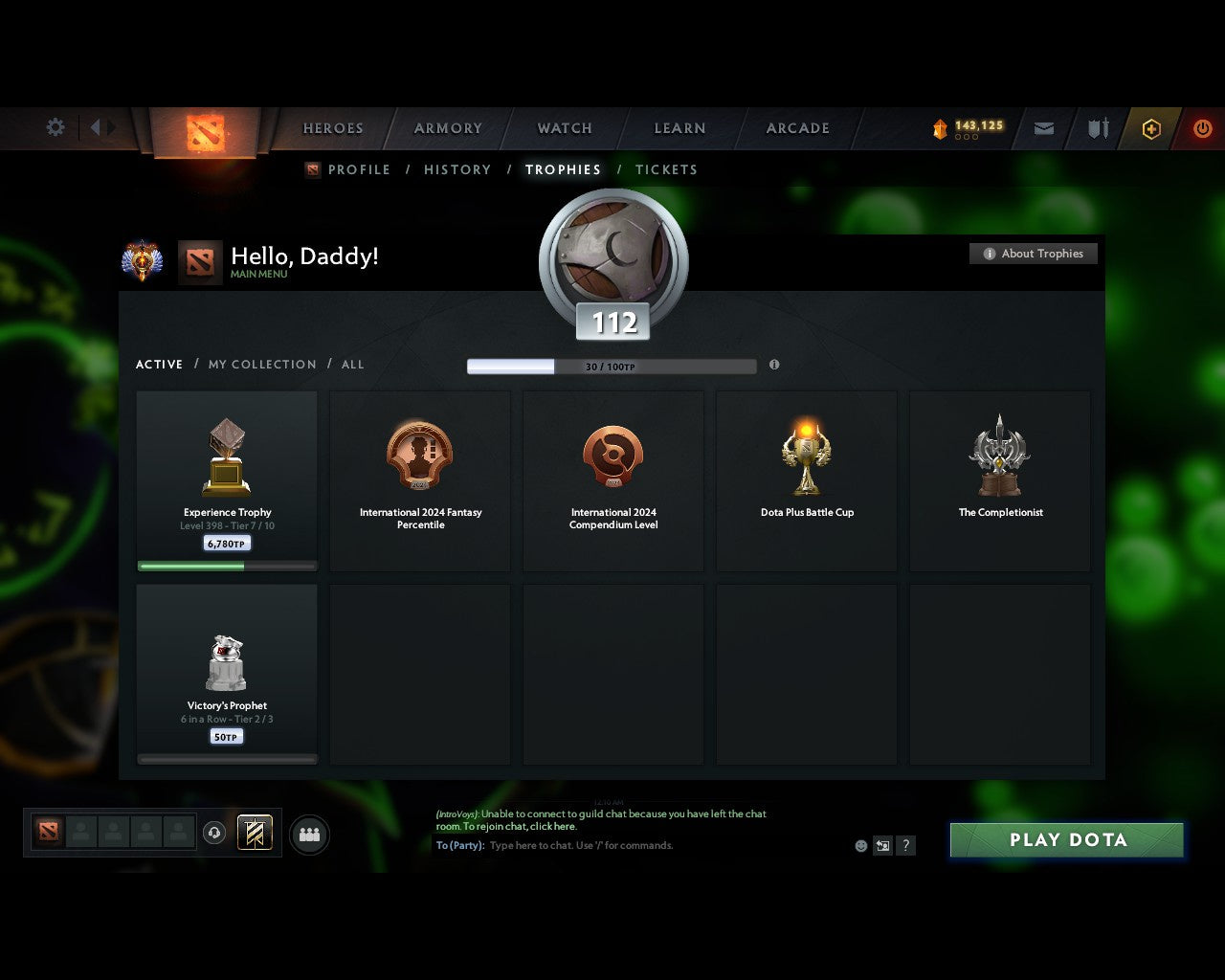Click the question mark chat help icon
The image size is (1225, 980).
(905, 845)
